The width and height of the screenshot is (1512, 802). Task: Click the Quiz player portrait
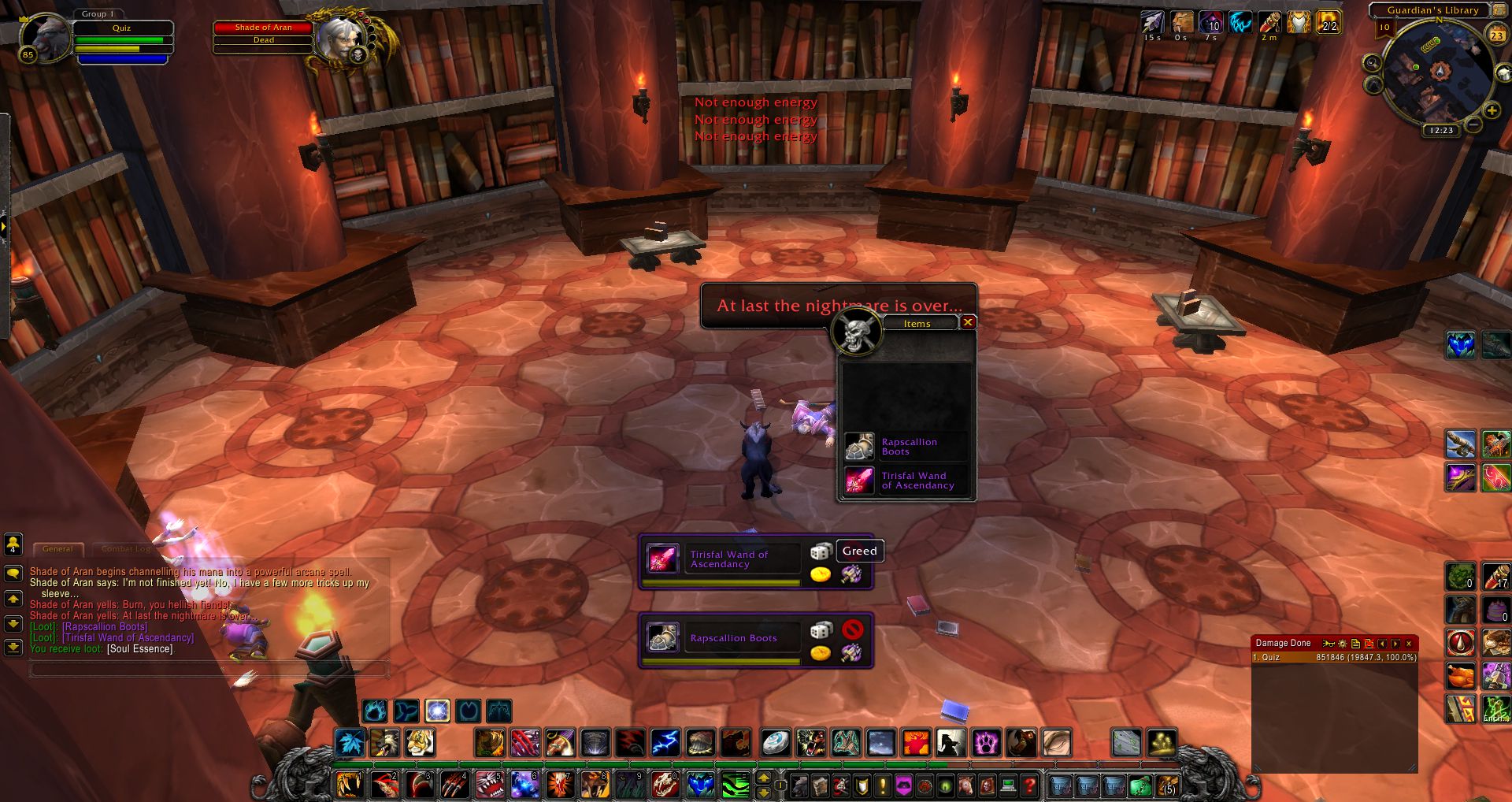point(45,36)
